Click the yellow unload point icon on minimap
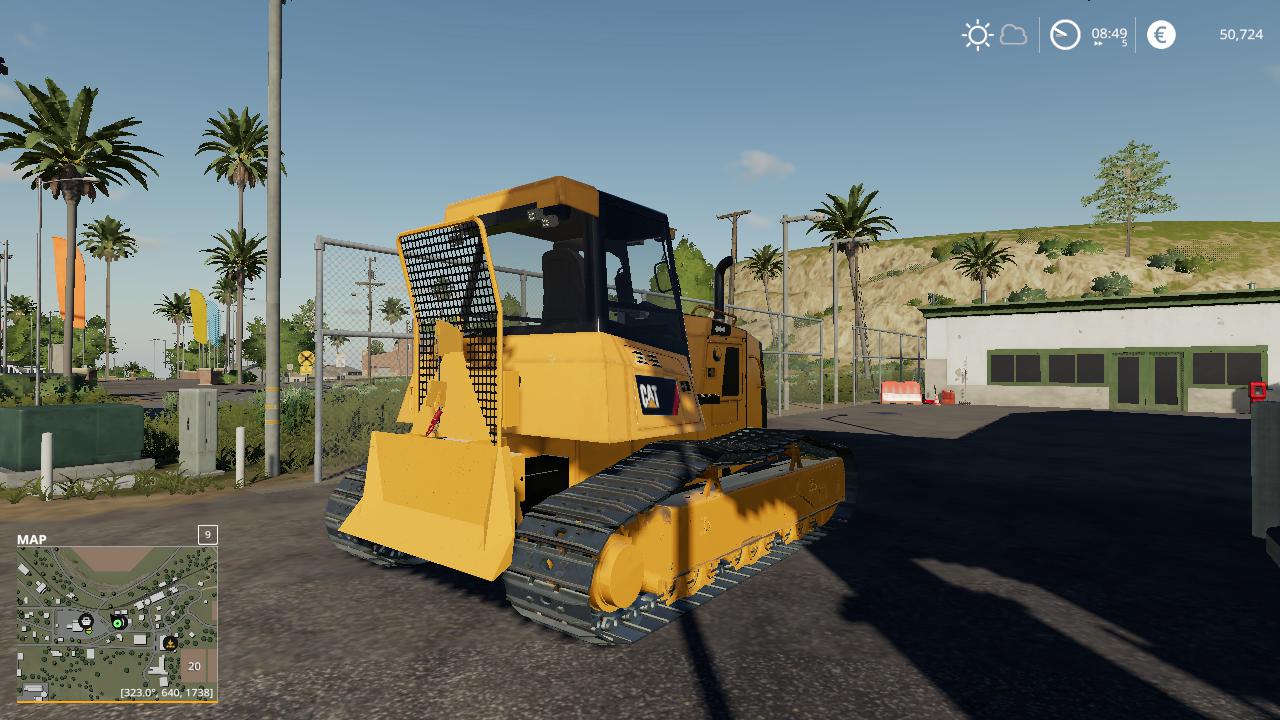Viewport: 1280px width, 720px height. (171, 643)
